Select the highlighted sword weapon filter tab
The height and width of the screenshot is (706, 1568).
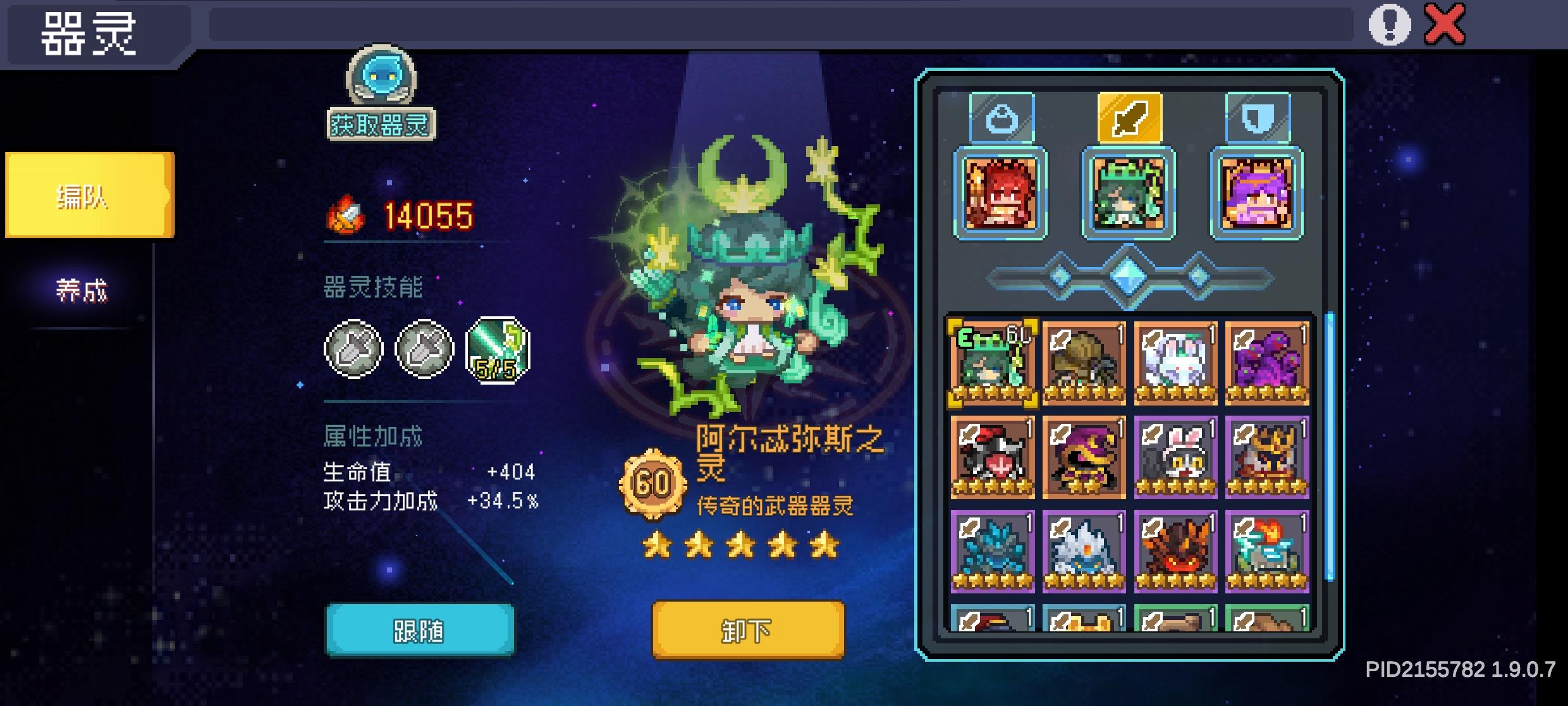(x=1129, y=117)
